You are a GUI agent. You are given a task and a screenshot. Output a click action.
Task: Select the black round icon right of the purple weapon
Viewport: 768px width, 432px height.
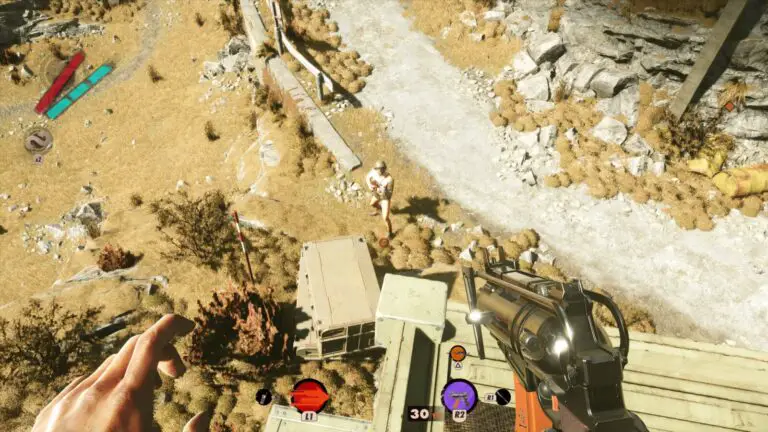click(x=503, y=396)
